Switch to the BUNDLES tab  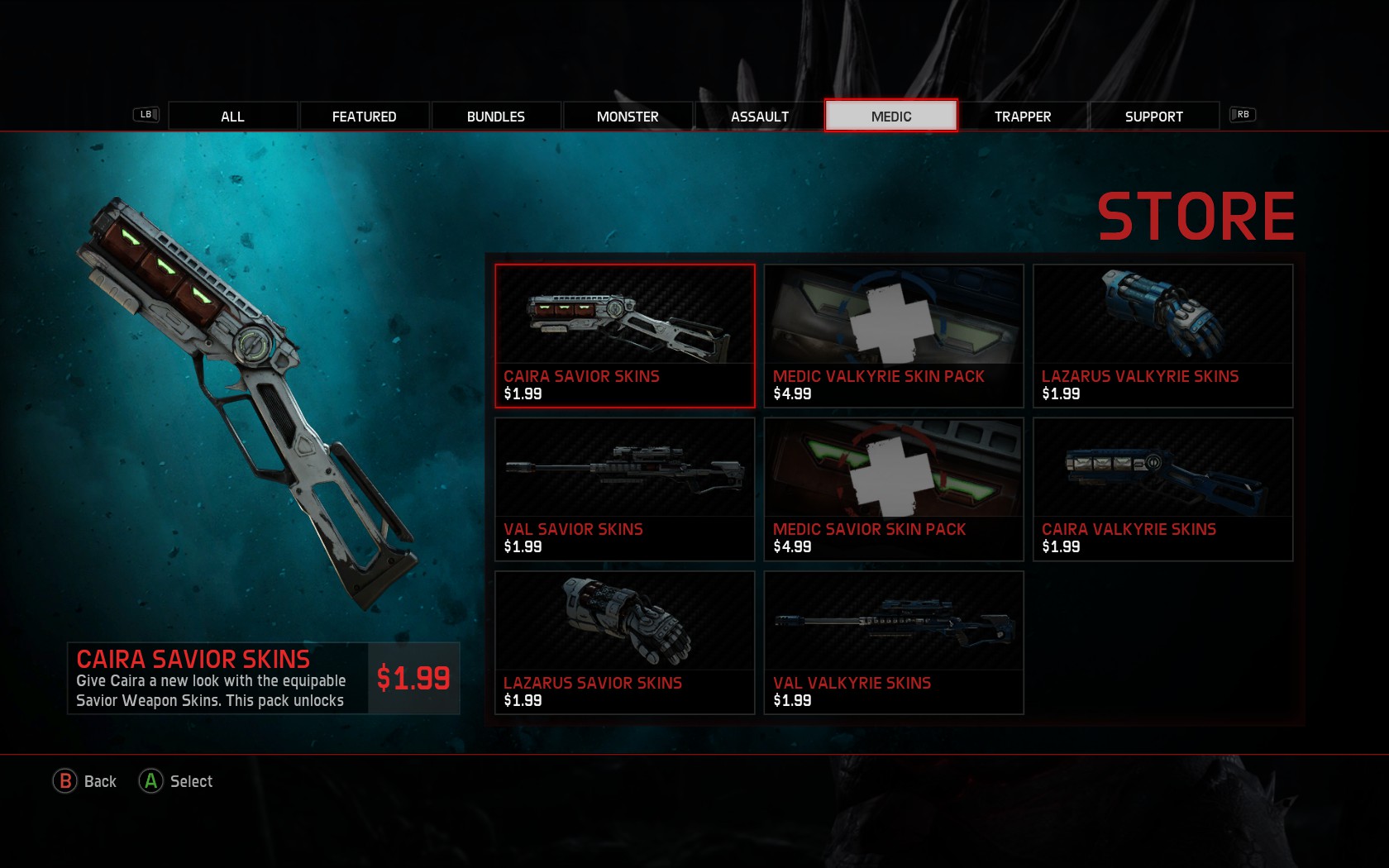496,116
